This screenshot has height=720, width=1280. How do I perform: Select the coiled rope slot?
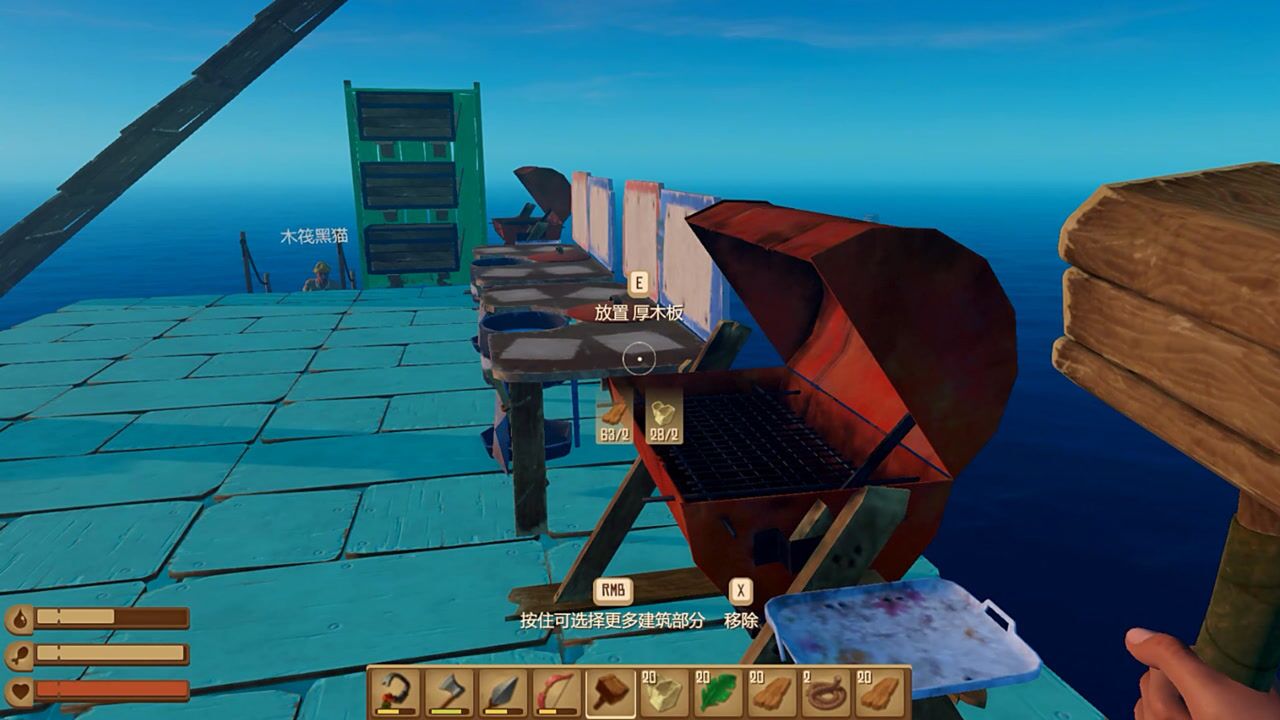pos(827,692)
